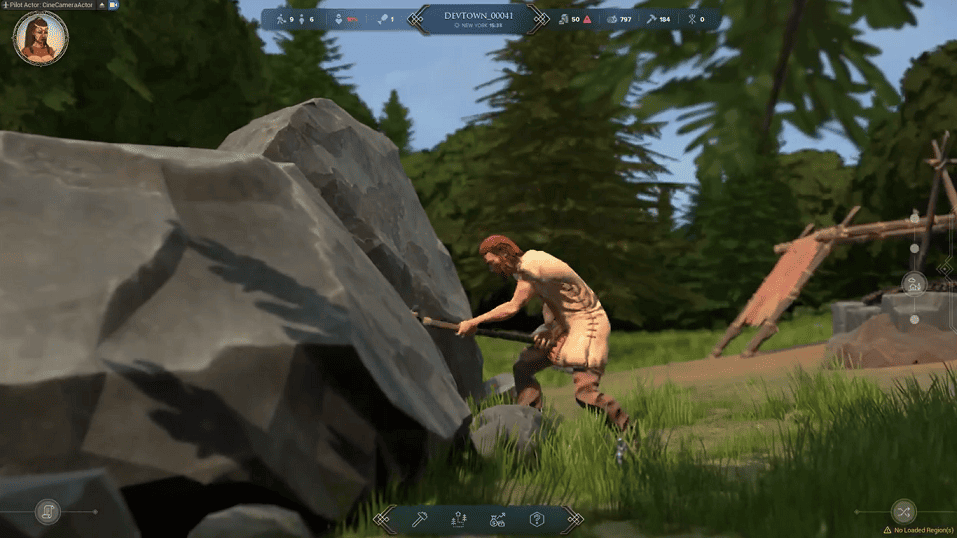
Task: Open the hammer build menu
Action: (420, 519)
